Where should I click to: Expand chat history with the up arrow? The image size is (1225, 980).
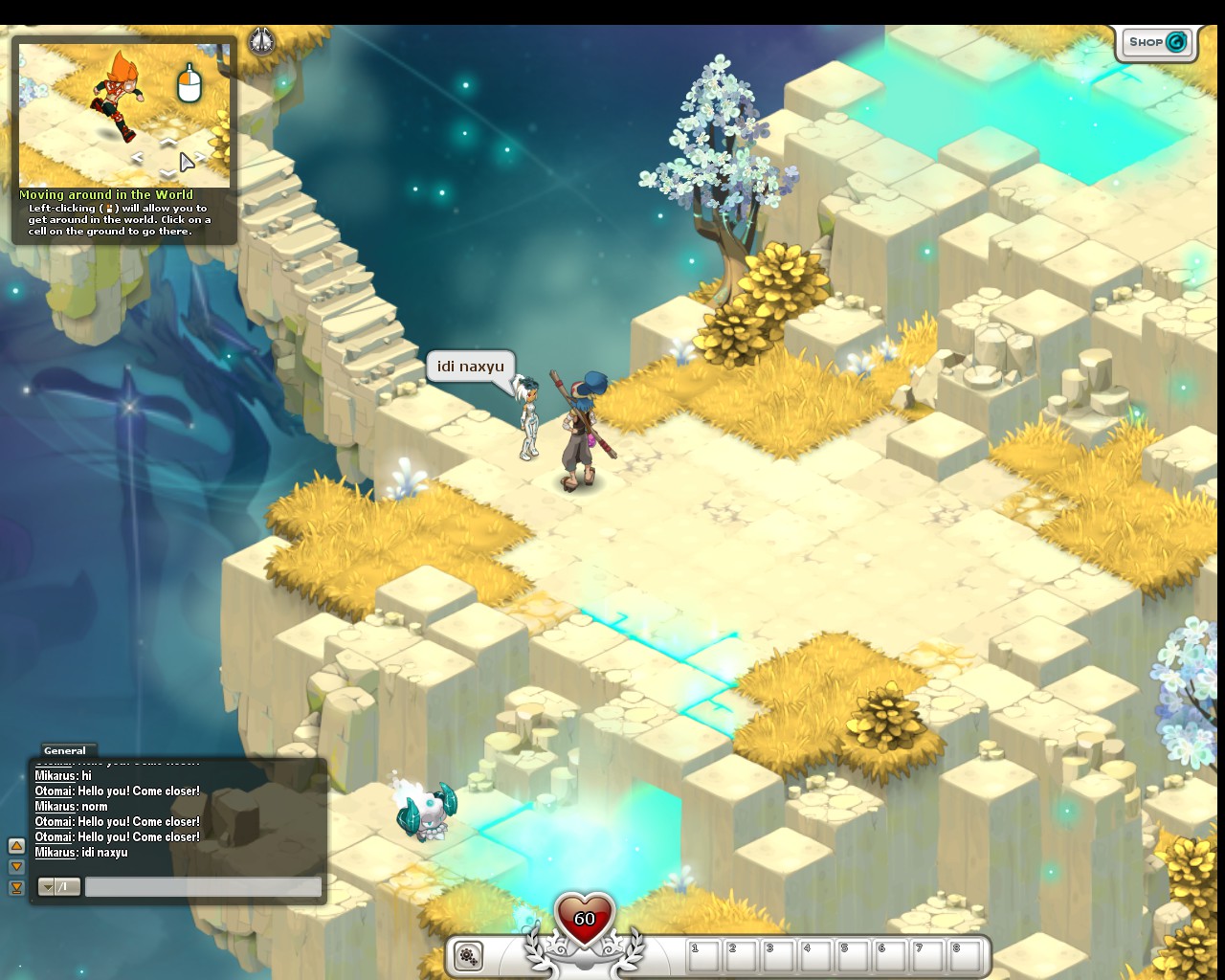17,846
